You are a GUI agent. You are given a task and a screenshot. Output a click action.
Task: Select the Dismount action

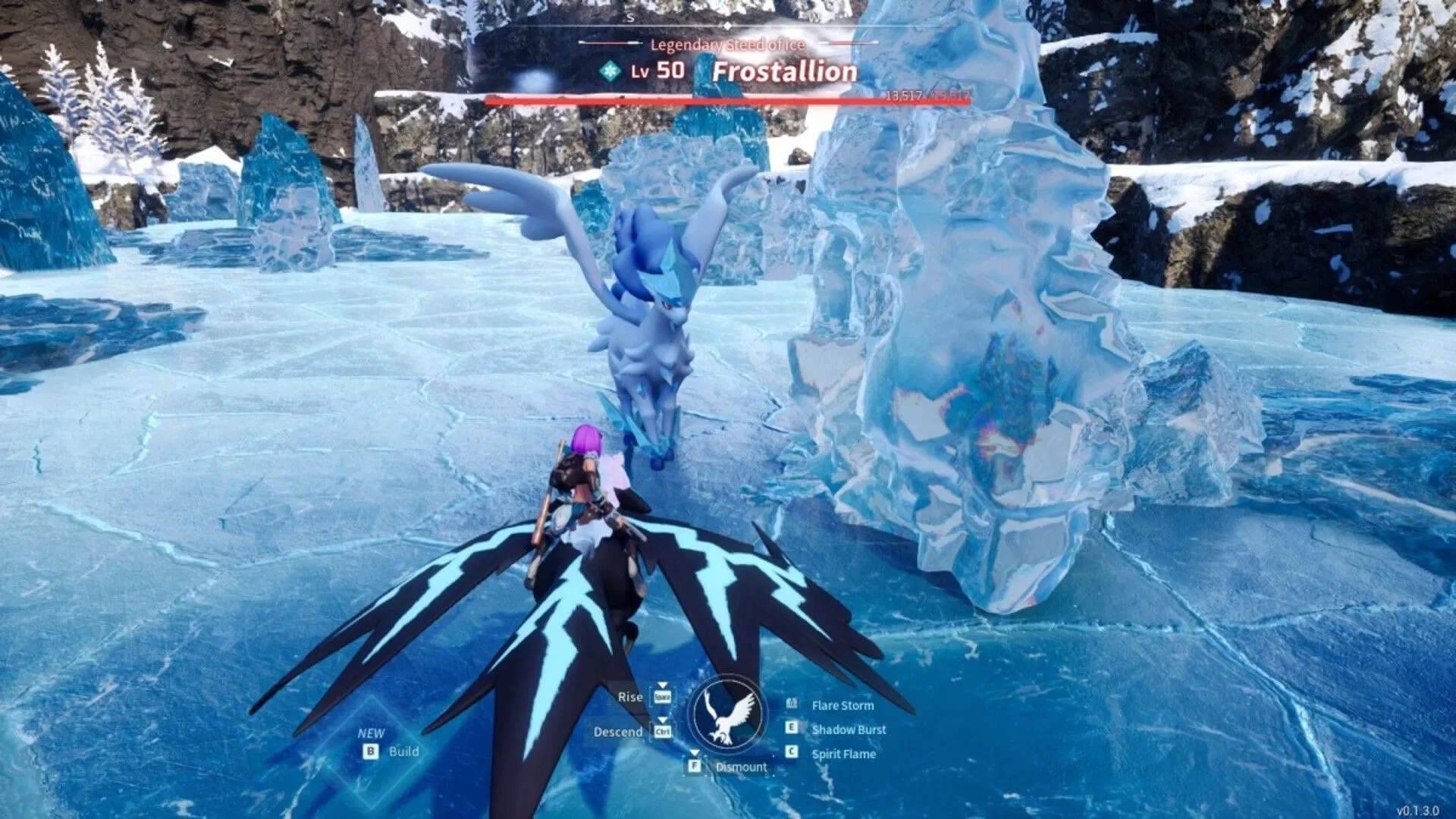pos(740,767)
